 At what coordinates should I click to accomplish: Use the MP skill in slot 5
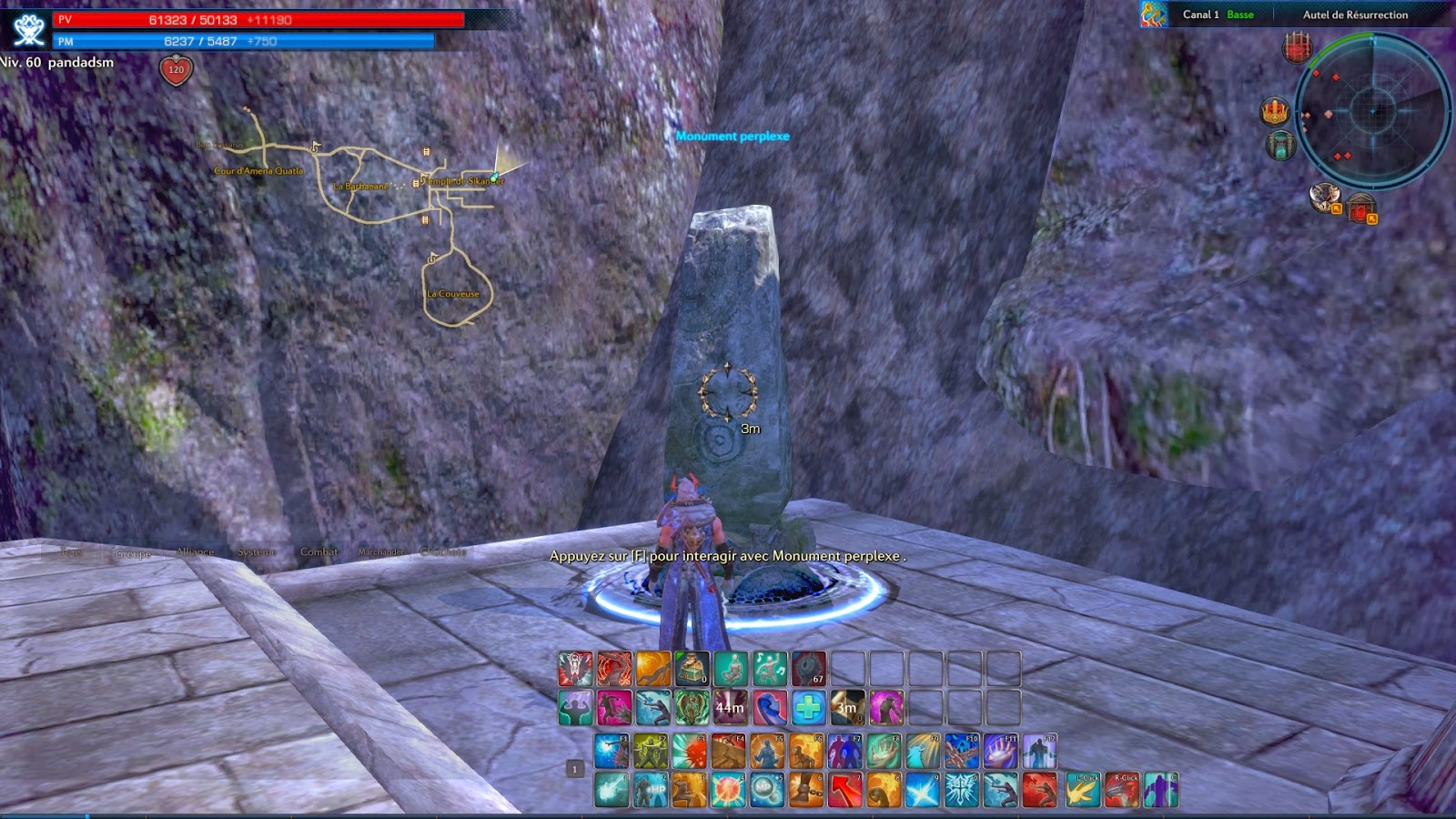click(768, 788)
